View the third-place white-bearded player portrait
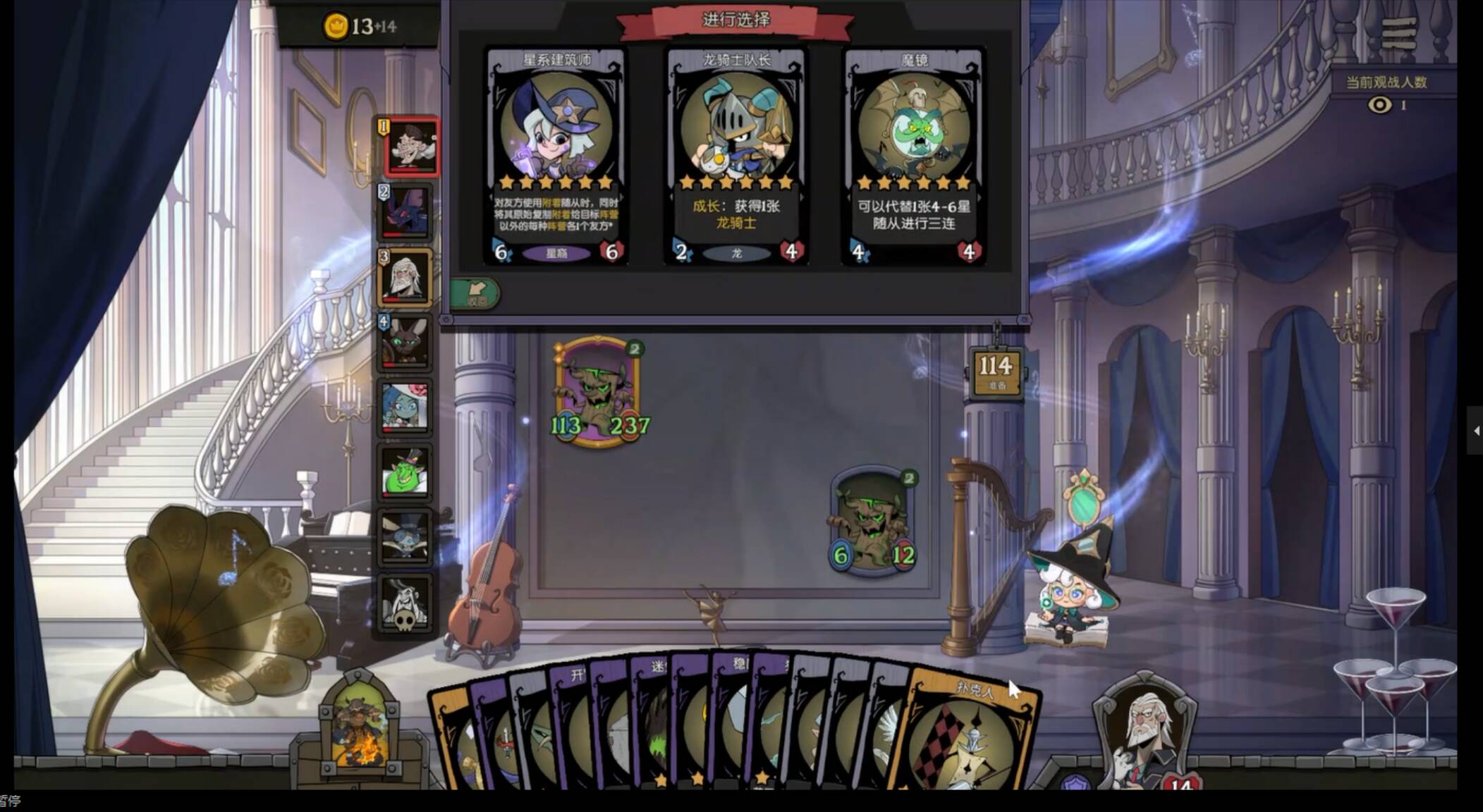 (x=405, y=277)
